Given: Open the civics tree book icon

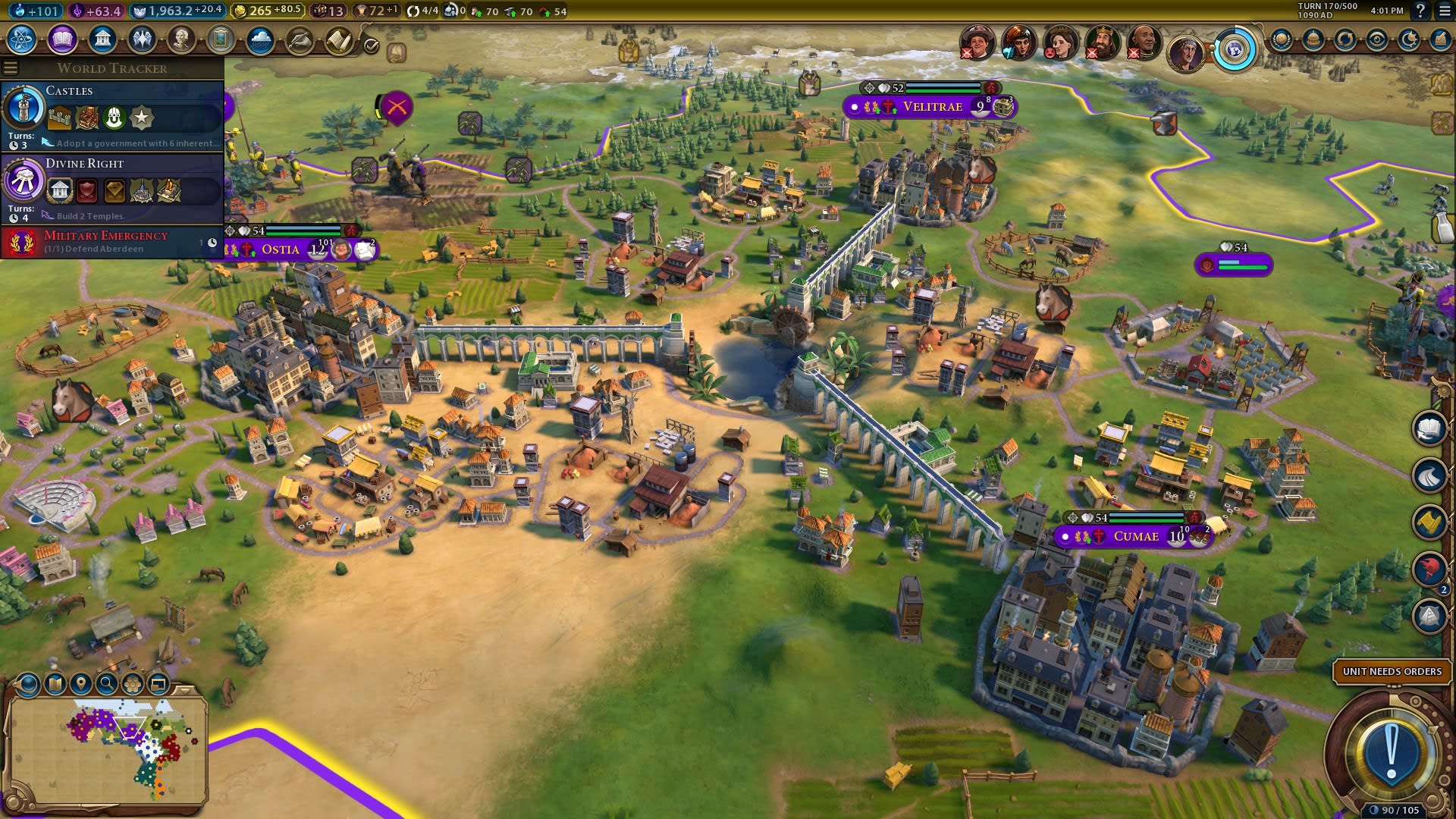Looking at the screenshot, I should coord(62,39).
